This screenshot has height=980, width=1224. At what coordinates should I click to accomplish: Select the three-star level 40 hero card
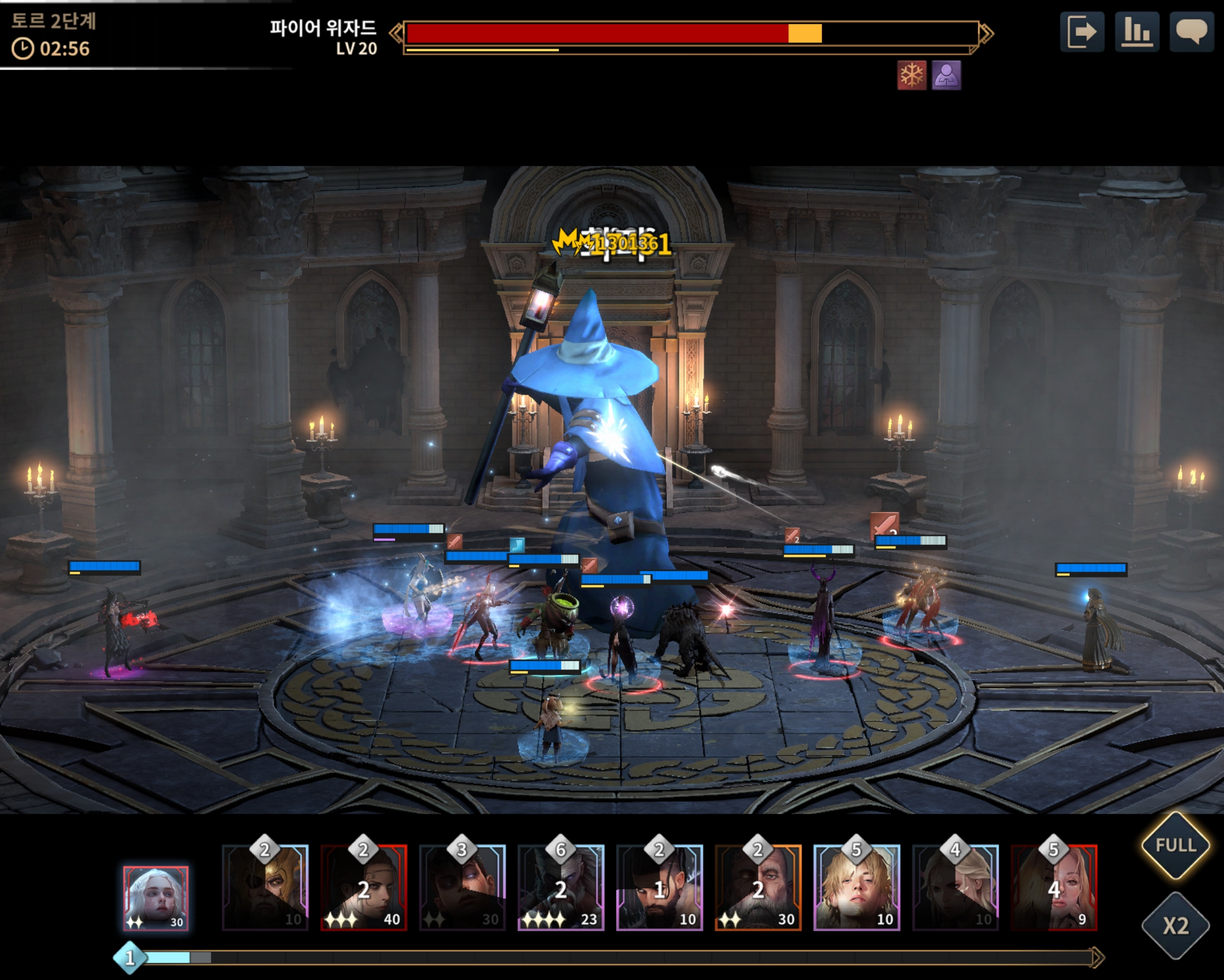click(364, 887)
